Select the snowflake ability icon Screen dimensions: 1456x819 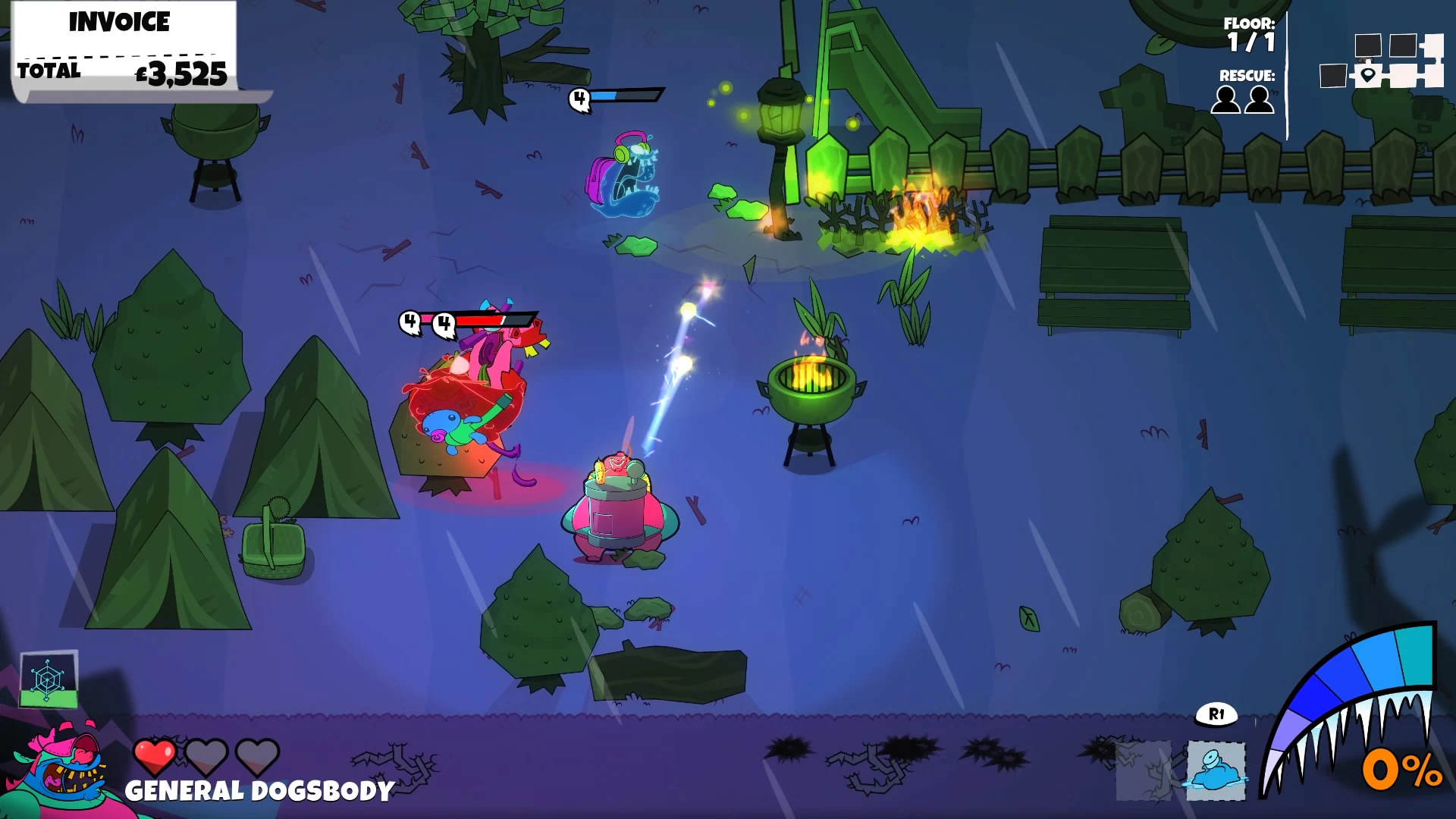[47, 679]
